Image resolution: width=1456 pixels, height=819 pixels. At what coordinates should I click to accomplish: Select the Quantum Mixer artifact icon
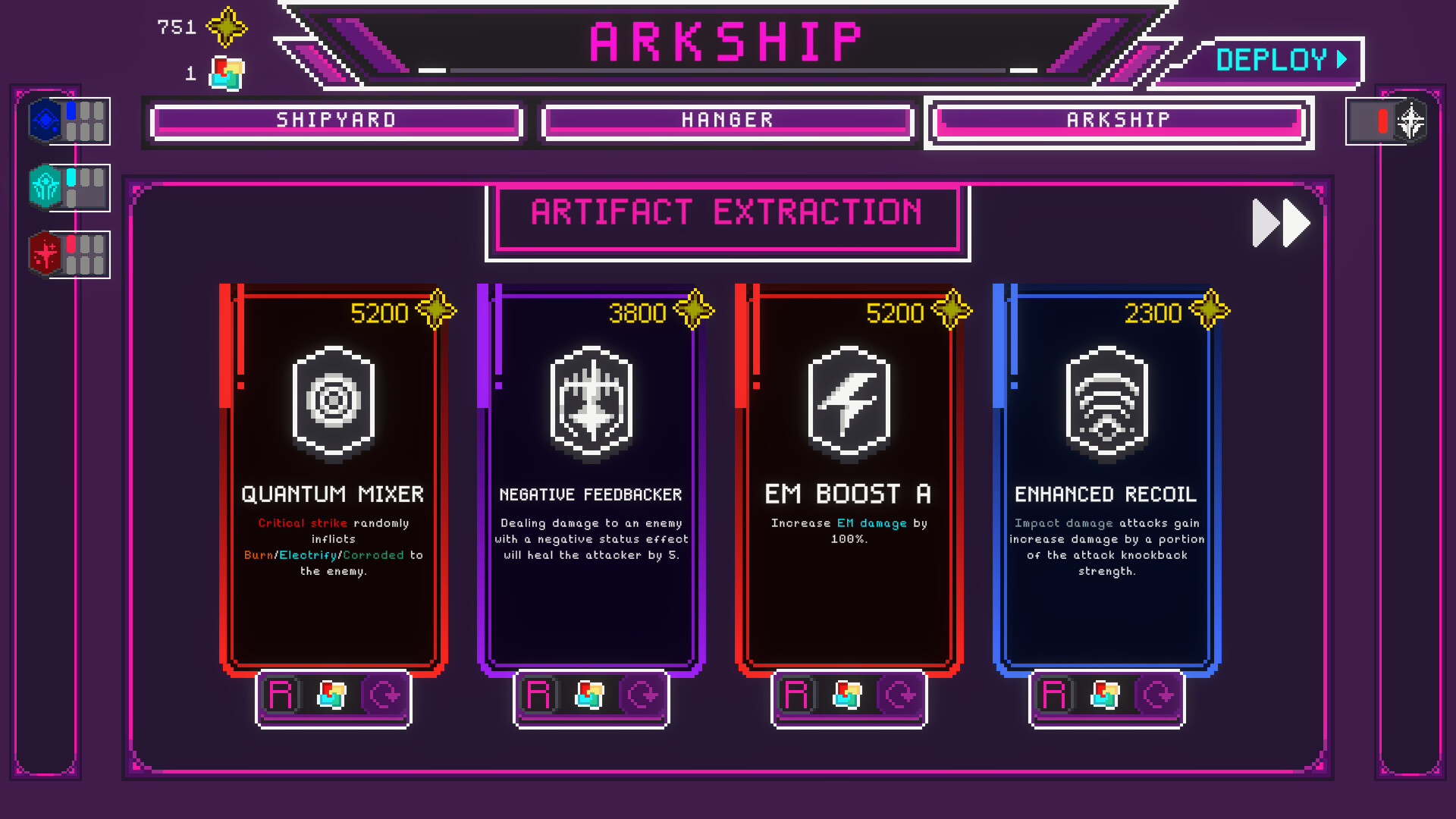332,403
